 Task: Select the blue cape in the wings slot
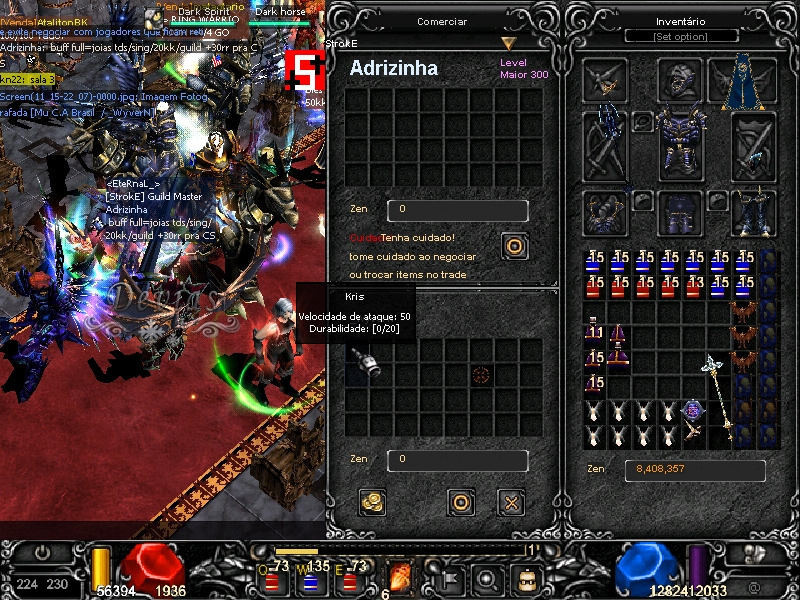[x=742, y=80]
